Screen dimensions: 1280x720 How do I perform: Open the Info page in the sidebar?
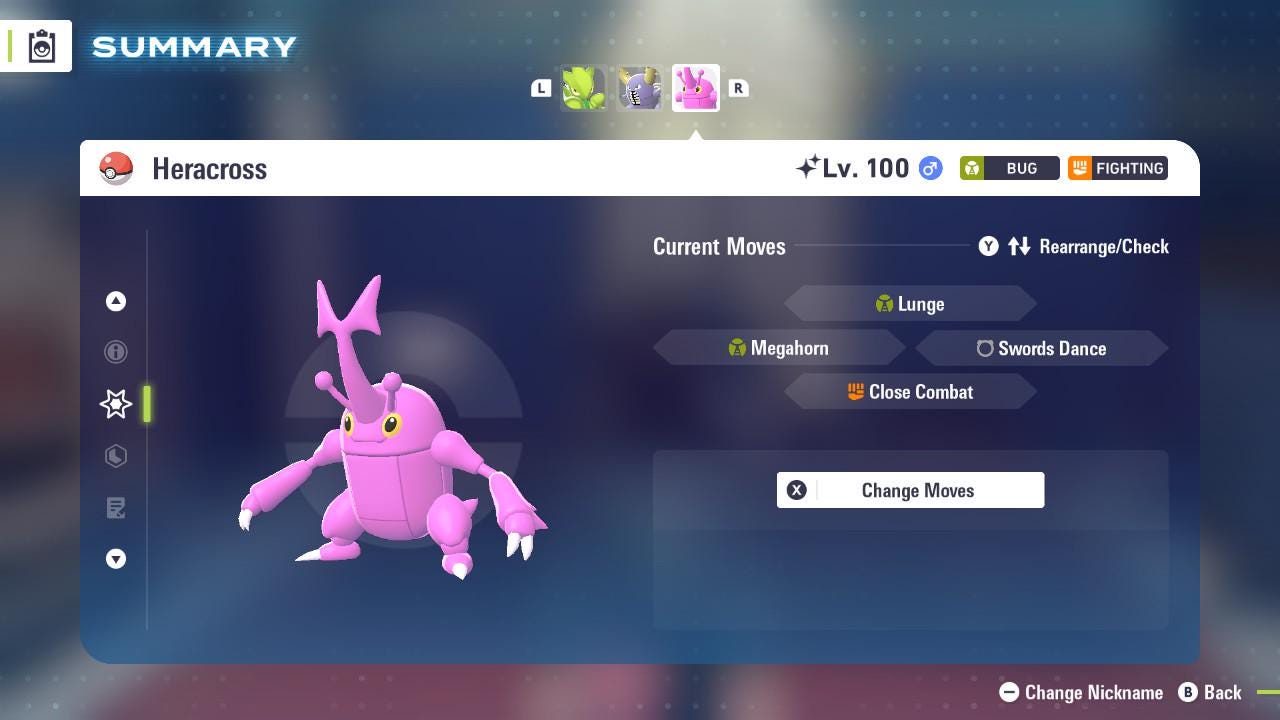click(x=116, y=352)
